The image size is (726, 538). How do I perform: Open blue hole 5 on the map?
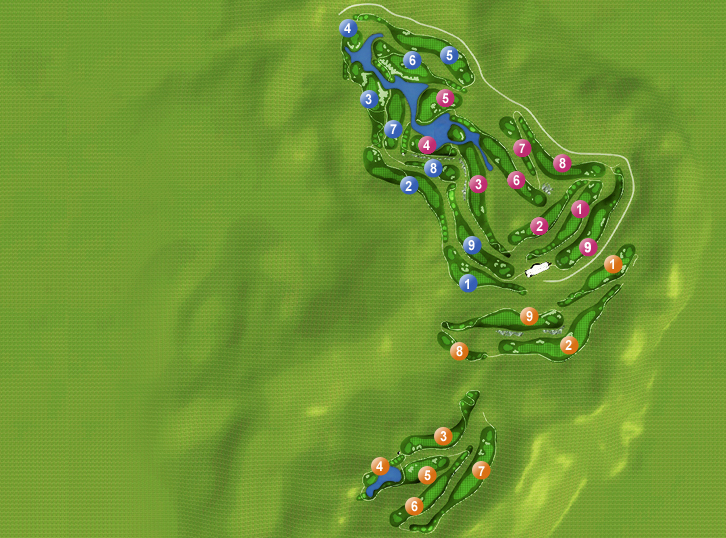(449, 55)
